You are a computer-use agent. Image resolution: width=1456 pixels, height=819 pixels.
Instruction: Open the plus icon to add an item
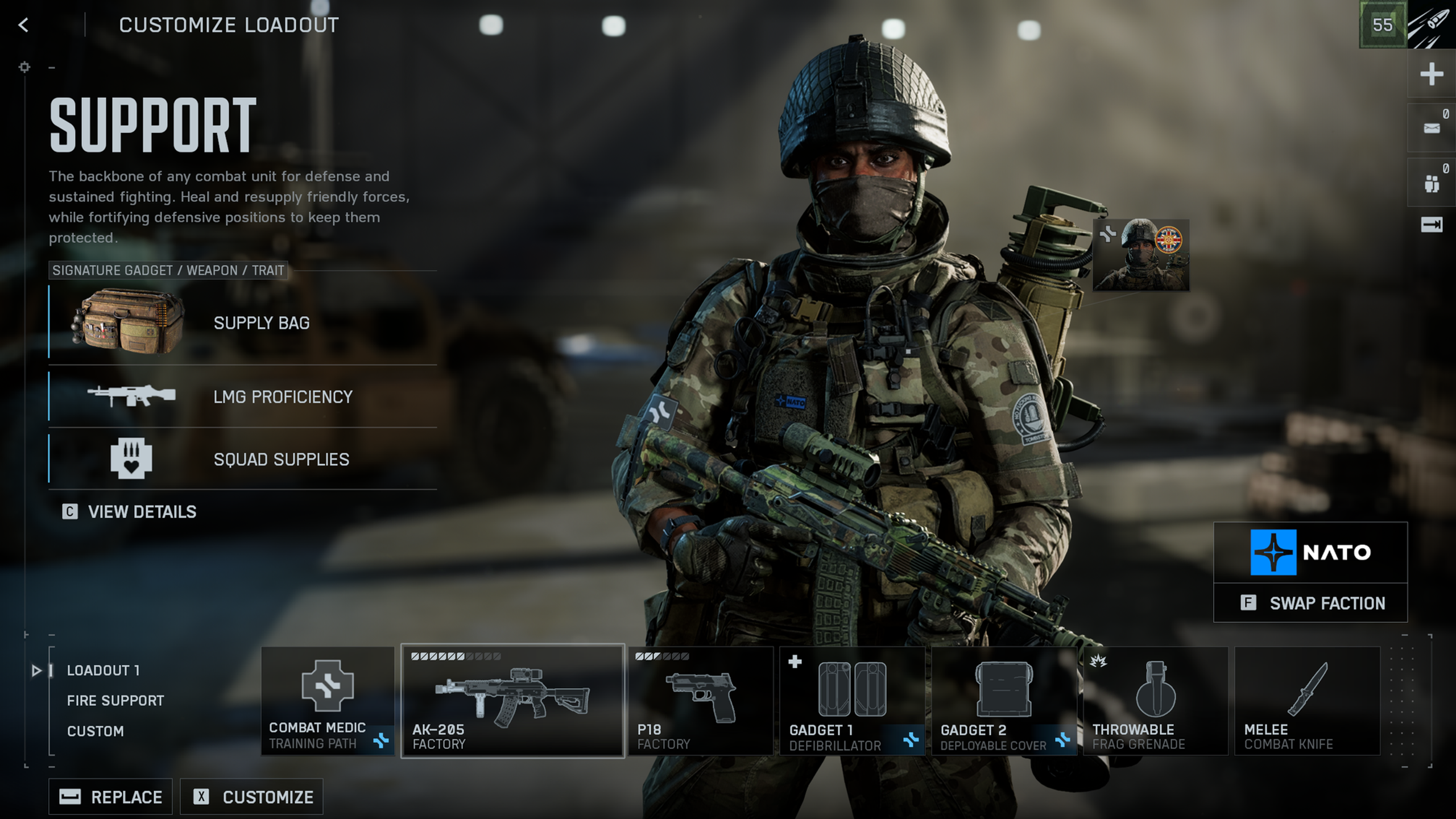coord(1432,73)
